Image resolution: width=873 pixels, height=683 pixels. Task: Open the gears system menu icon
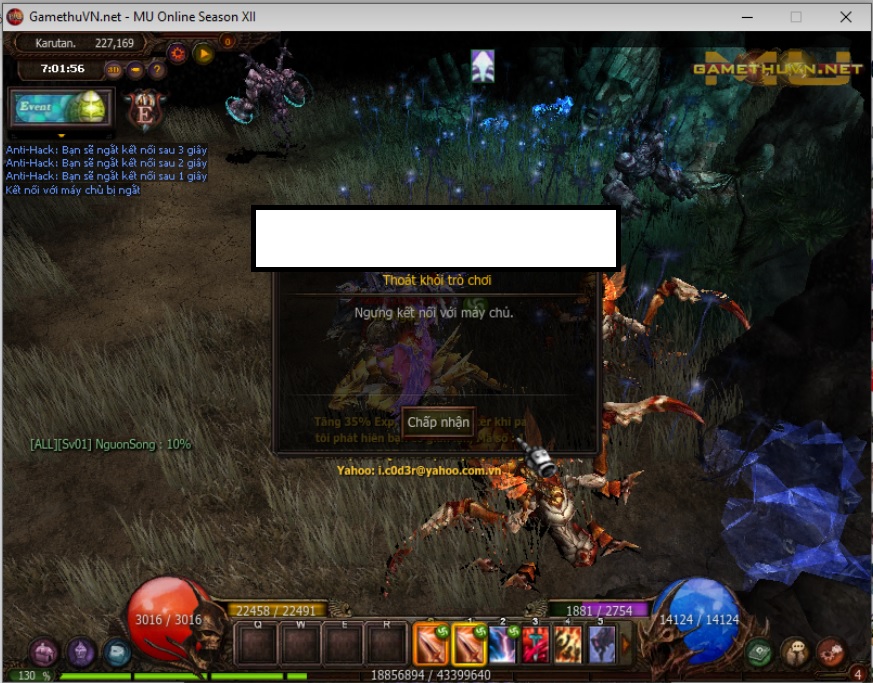tap(831, 652)
